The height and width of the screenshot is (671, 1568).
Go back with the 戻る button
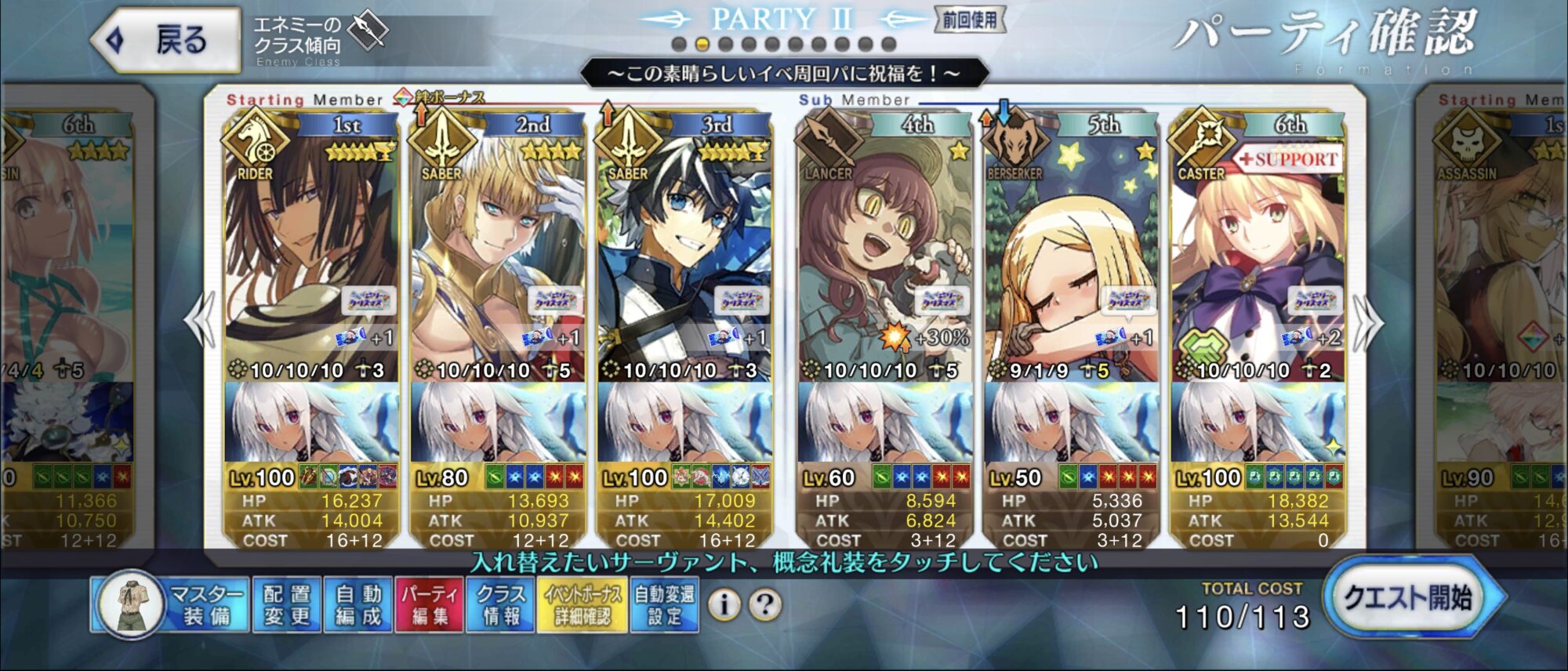[x=166, y=39]
